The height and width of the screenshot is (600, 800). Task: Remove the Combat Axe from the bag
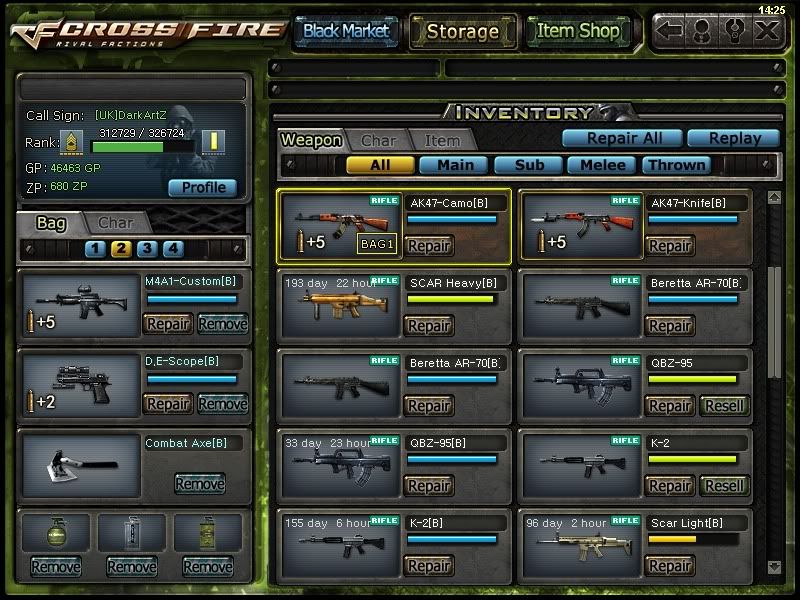[199, 484]
